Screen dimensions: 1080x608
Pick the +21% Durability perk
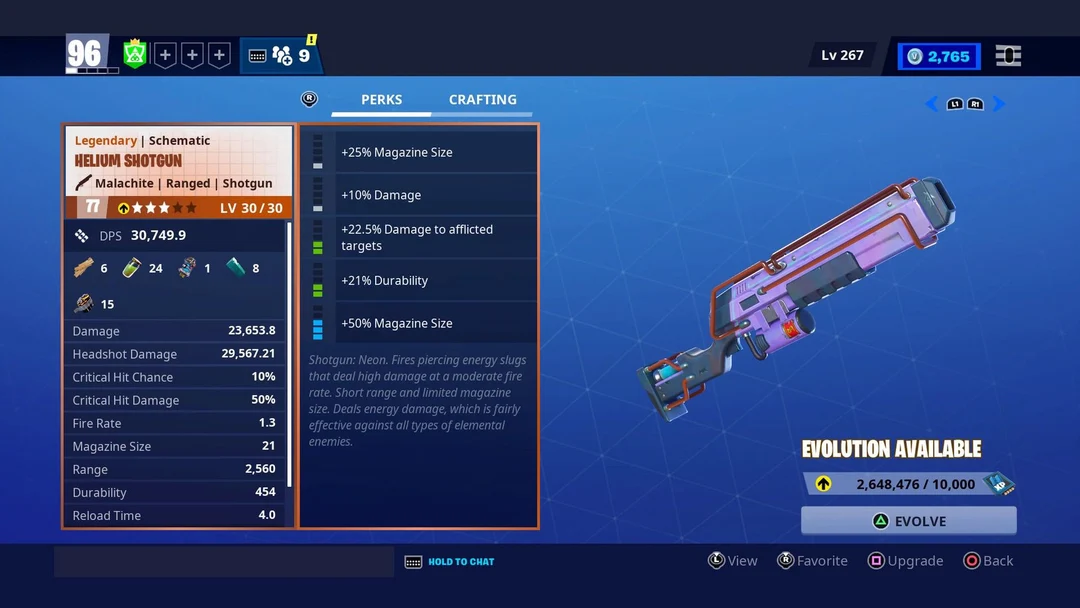point(435,281)
